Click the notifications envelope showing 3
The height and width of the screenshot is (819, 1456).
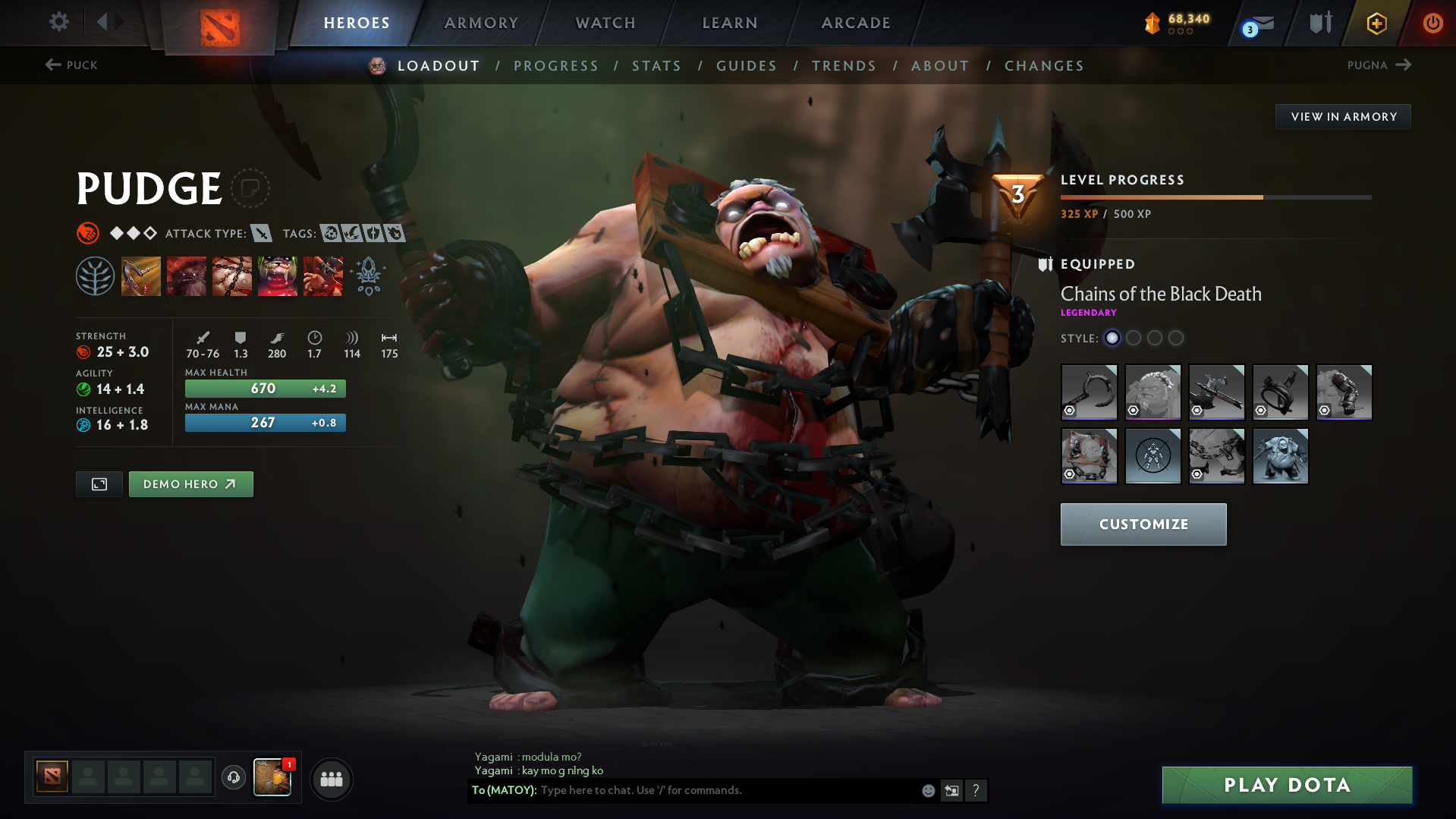(1255, 24)
